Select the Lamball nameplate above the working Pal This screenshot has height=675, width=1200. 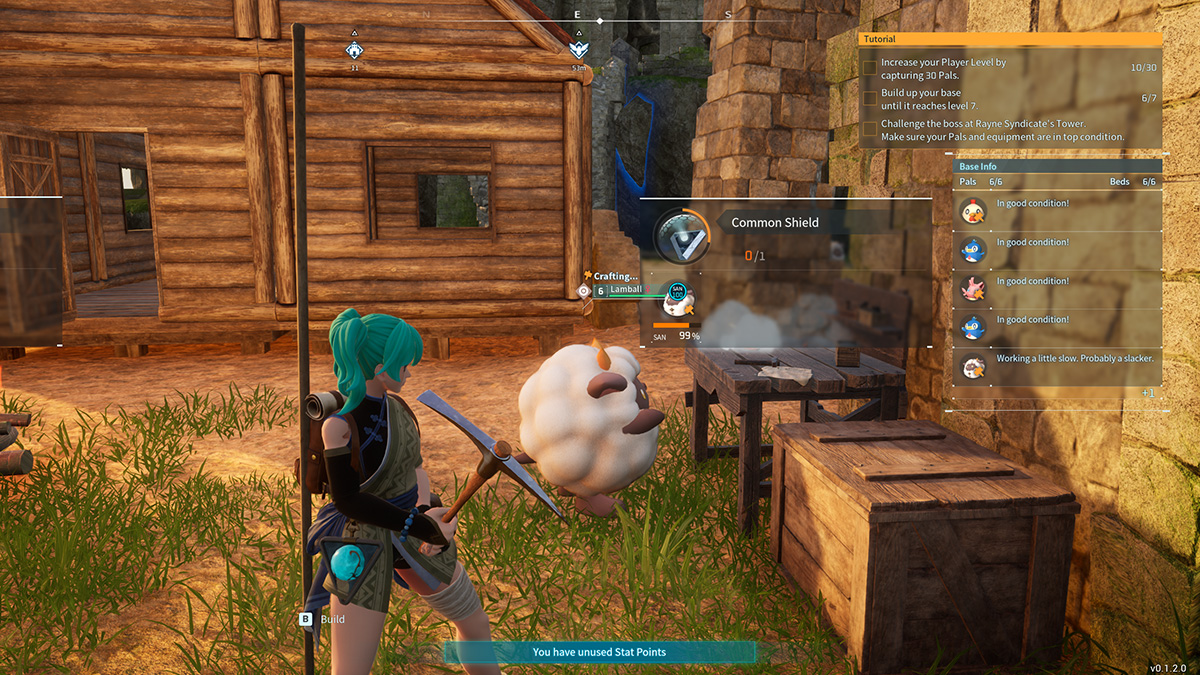point(627,290)
